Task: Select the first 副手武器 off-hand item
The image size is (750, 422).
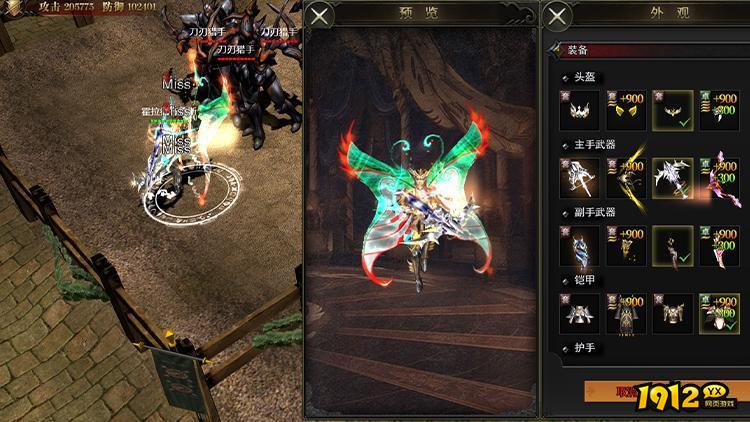Action: (579, 246)
